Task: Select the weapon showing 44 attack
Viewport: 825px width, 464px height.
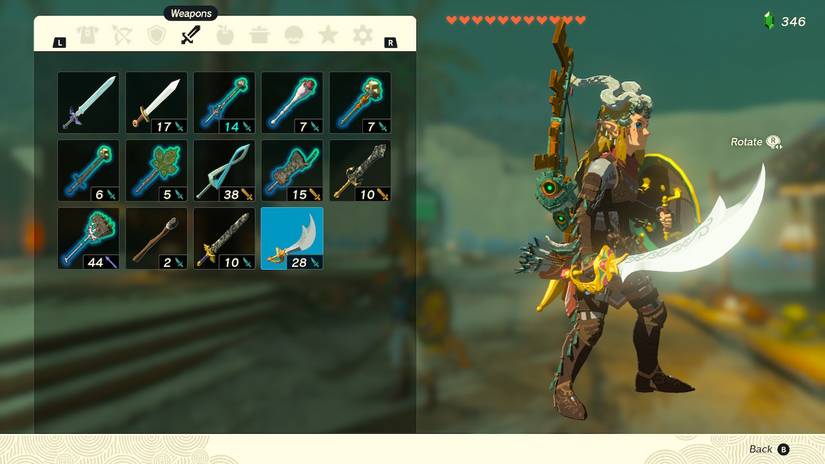Action: [88, 238]
